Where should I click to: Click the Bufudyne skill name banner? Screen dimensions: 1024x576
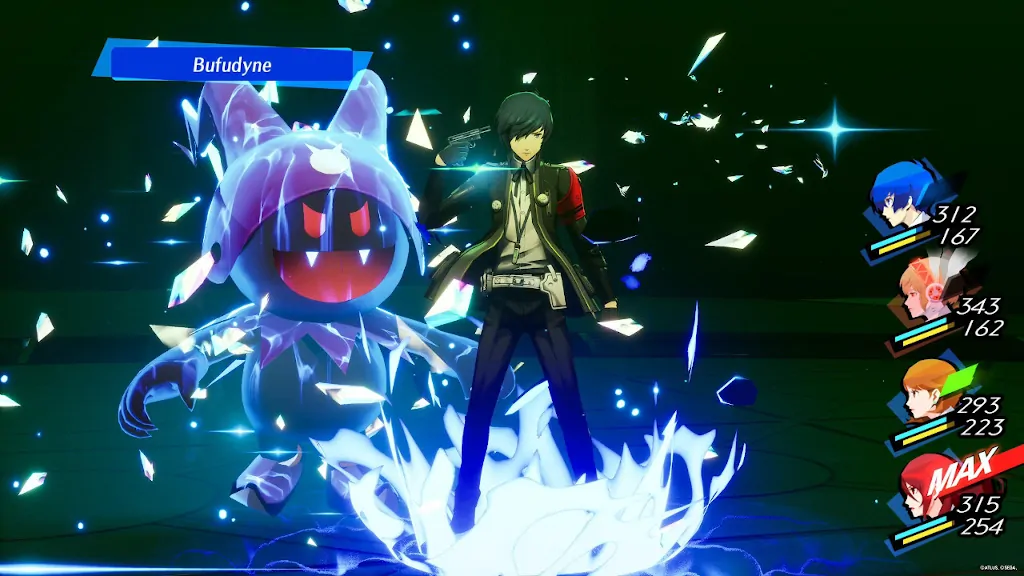point(232,65)
